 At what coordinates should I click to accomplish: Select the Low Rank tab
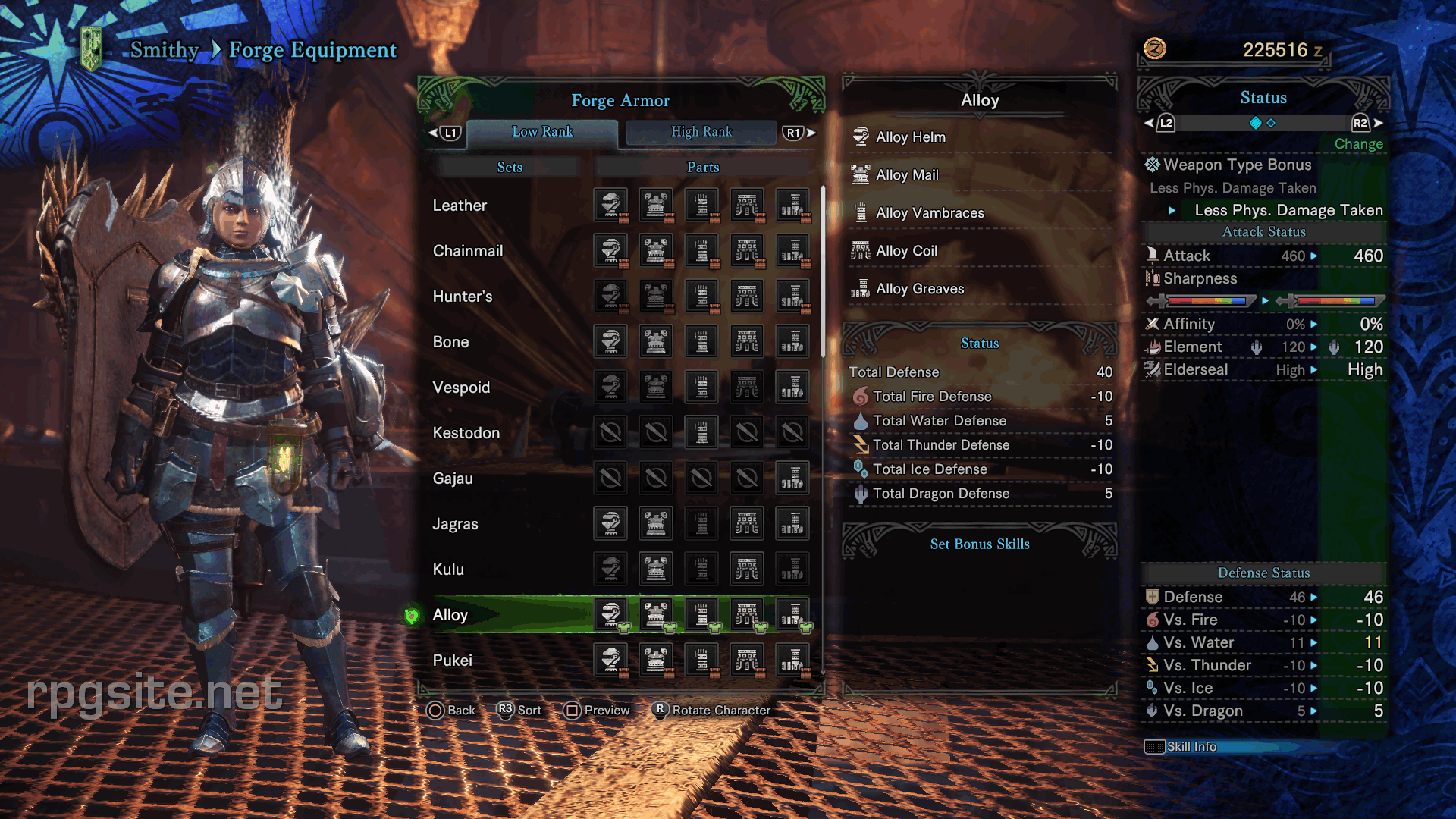click(x=542, y=132)
